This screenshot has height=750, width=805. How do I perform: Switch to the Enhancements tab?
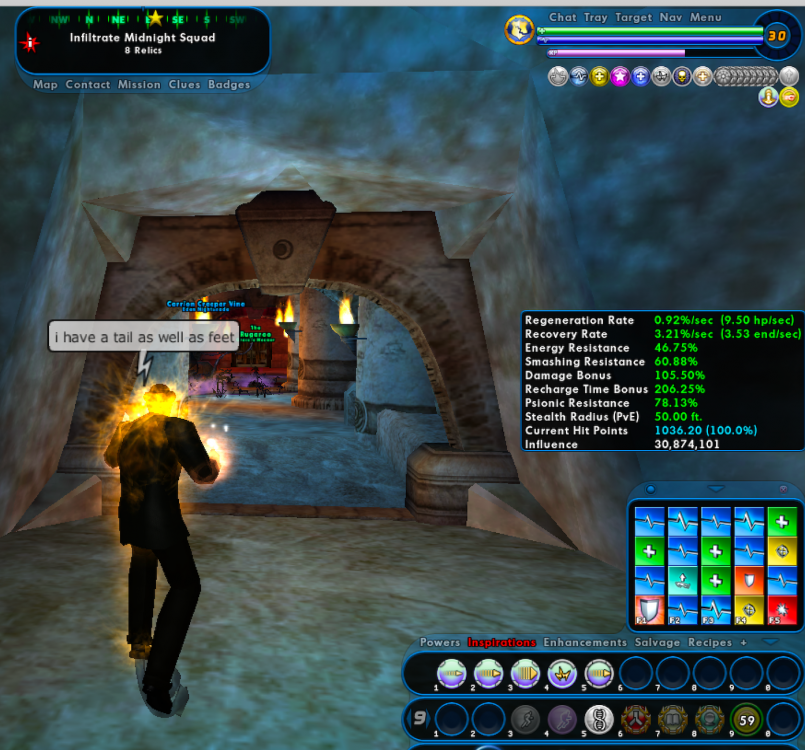pyautogui.click(x=585, y=642)
